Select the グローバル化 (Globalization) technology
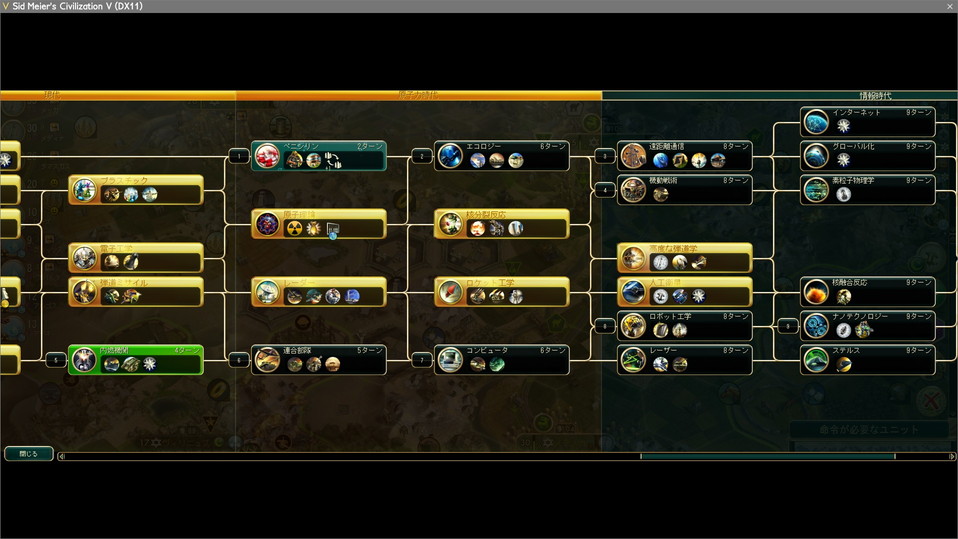This screenshot has width=958, height=539. pos(868,155)
